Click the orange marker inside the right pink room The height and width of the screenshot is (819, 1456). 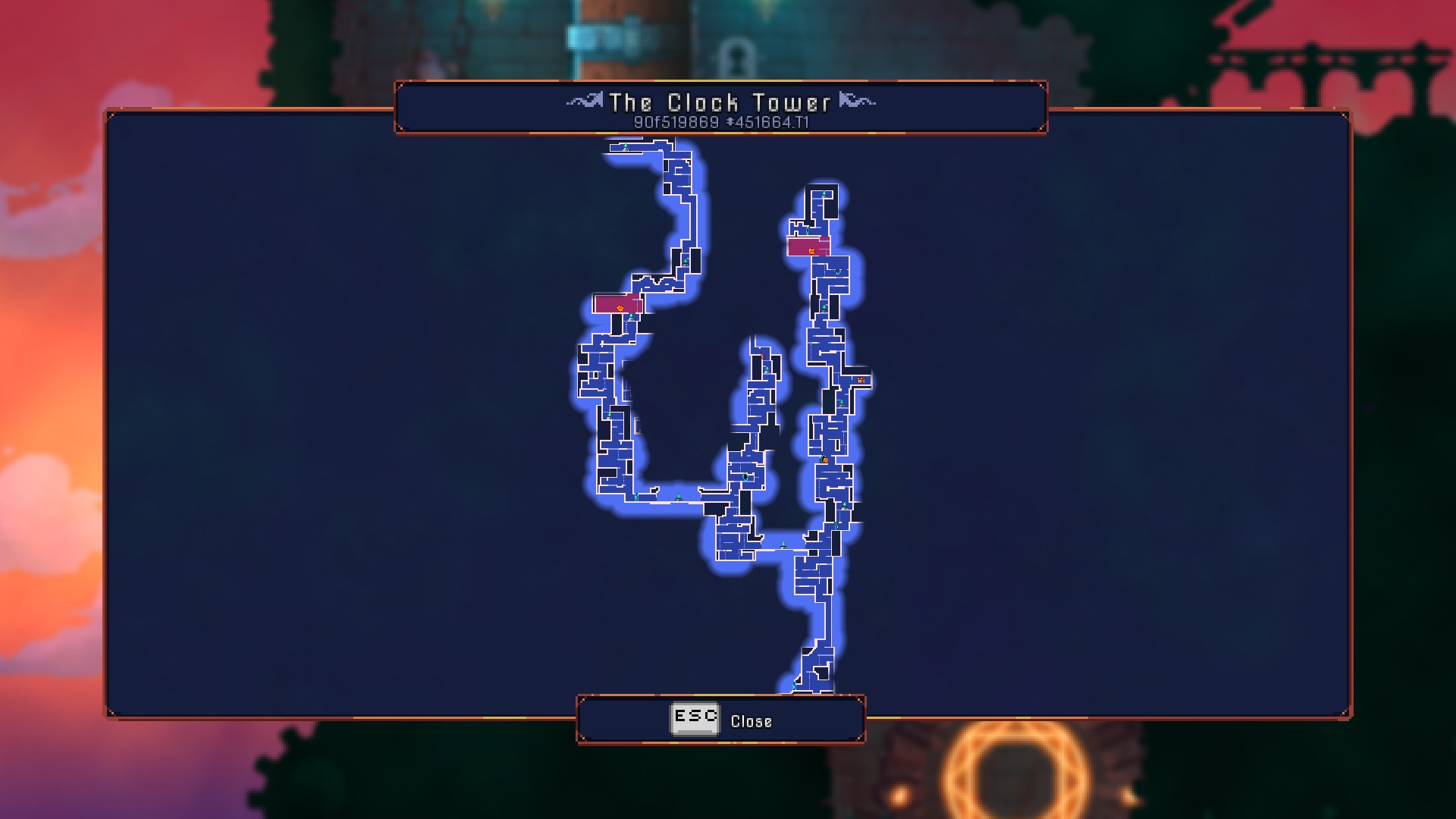point(811,251)
